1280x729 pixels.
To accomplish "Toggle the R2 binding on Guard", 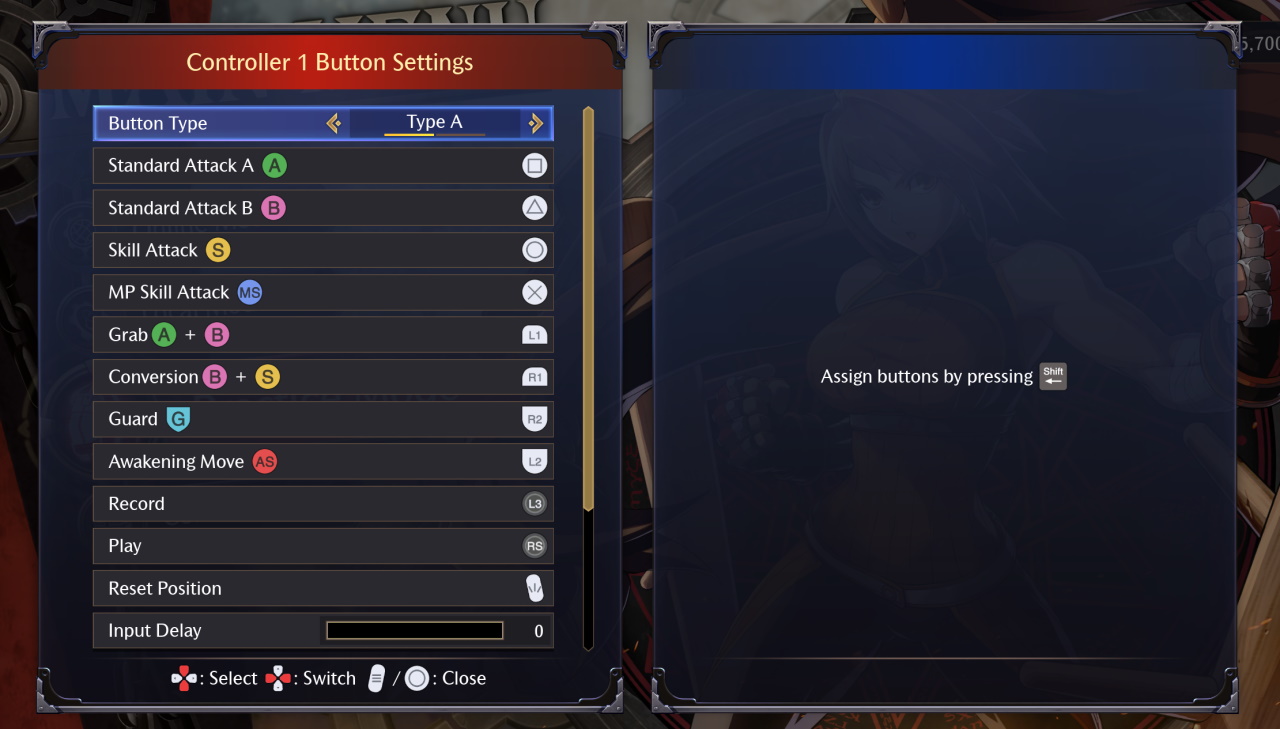I will coord(534,419).
